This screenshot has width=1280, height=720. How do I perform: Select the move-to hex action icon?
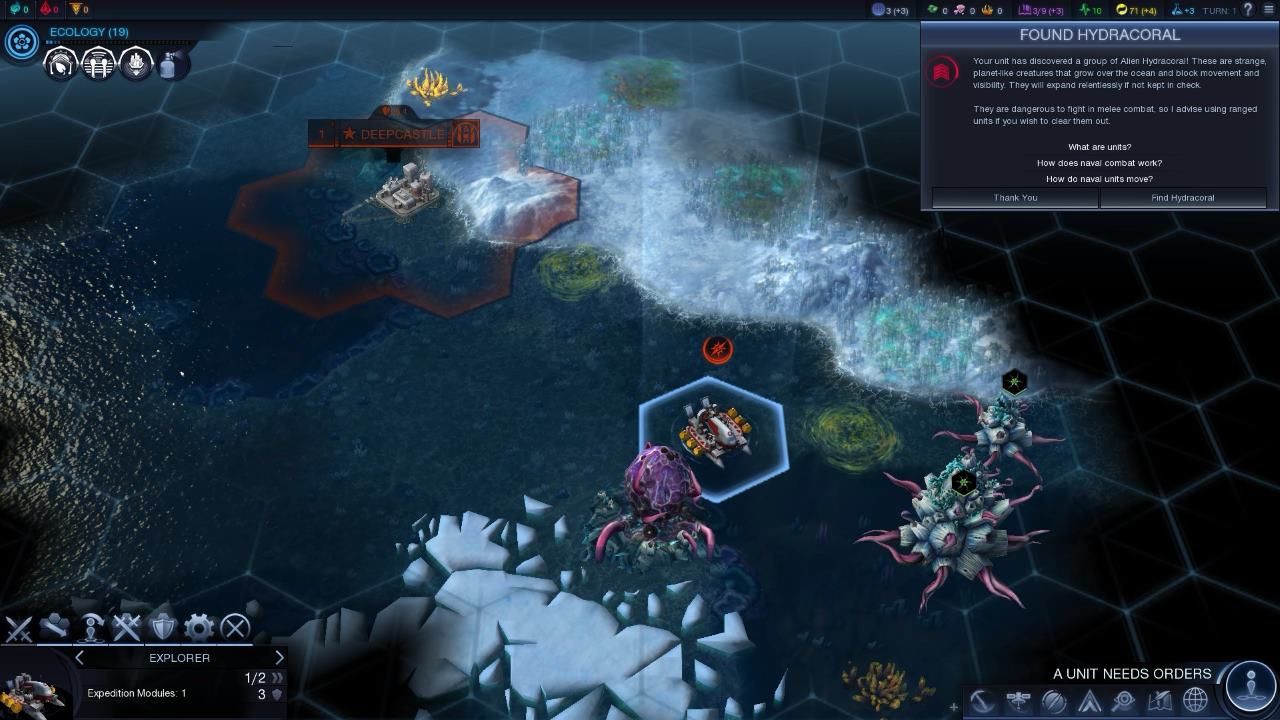pos(55,628)
